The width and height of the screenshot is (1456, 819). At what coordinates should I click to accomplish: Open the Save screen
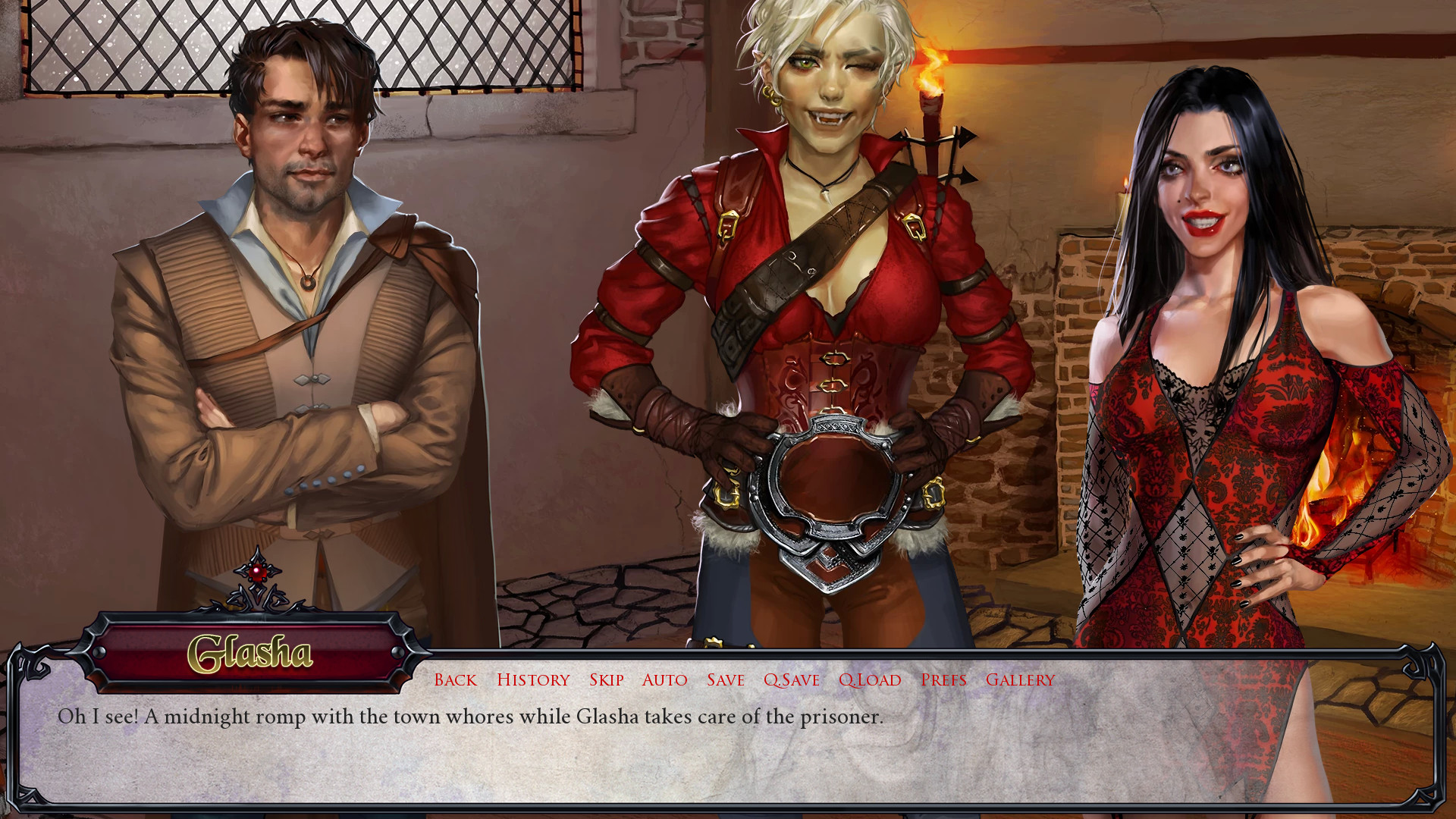click(x=726, y=680)
